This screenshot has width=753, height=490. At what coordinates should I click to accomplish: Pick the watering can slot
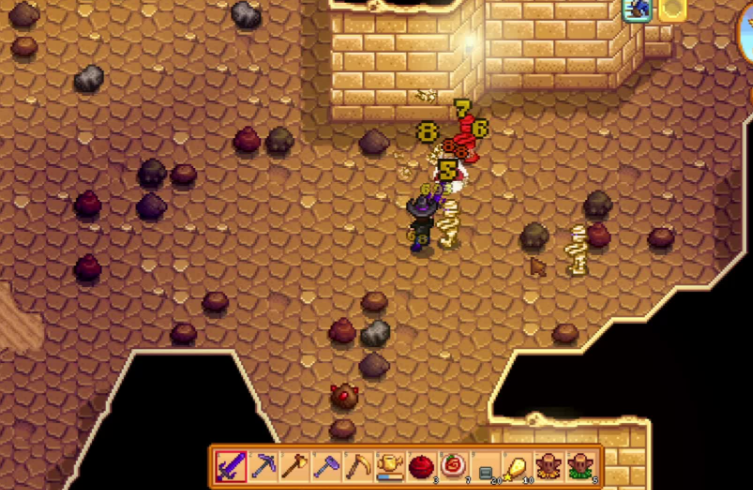(389, 466)
